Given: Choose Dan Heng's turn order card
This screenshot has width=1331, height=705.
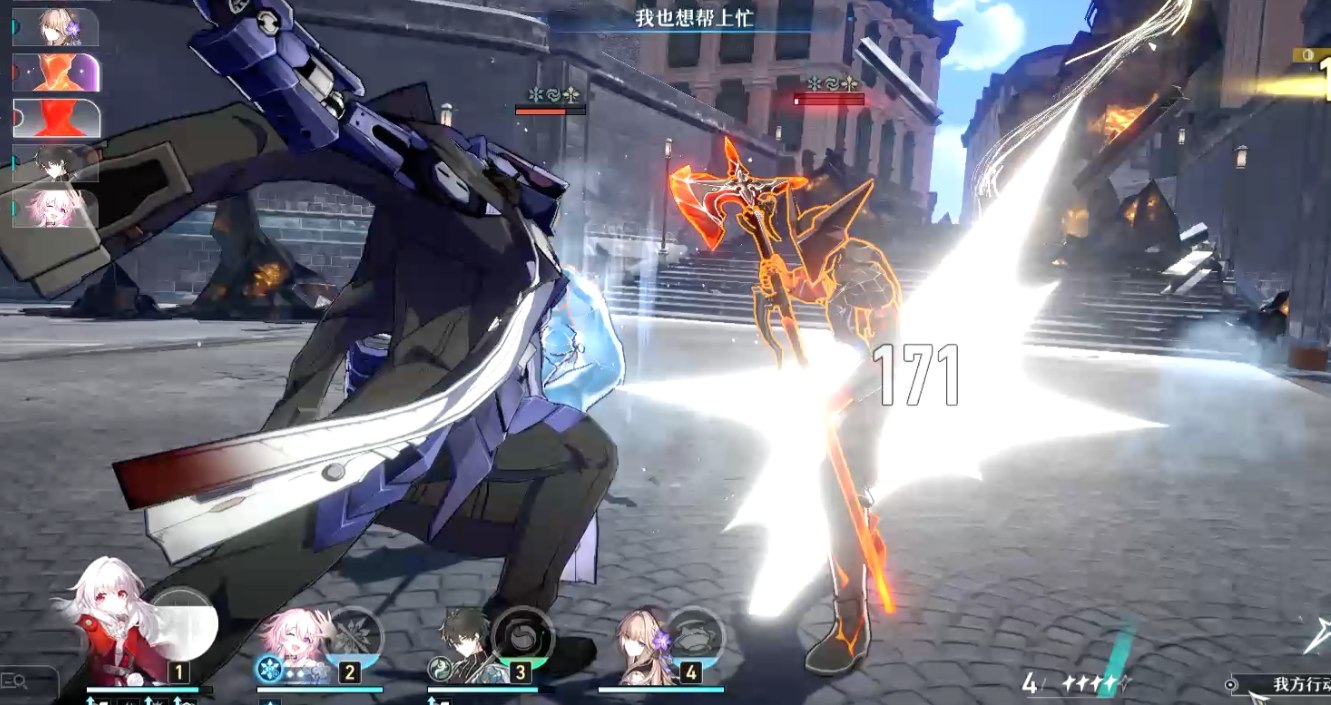Looking at the screenshot, I should pos(55,163).
